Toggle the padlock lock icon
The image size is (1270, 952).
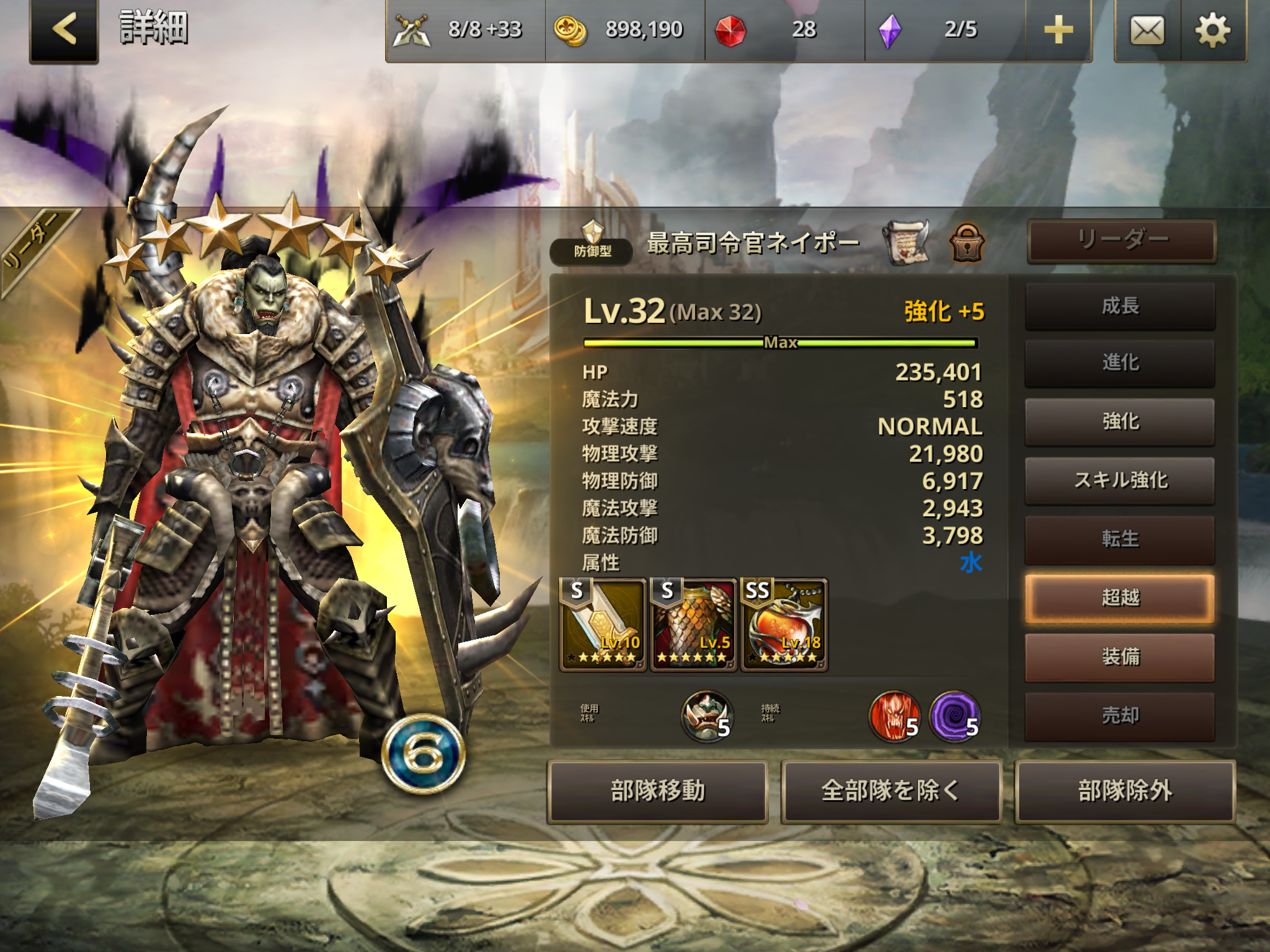[x=967, y=242]
